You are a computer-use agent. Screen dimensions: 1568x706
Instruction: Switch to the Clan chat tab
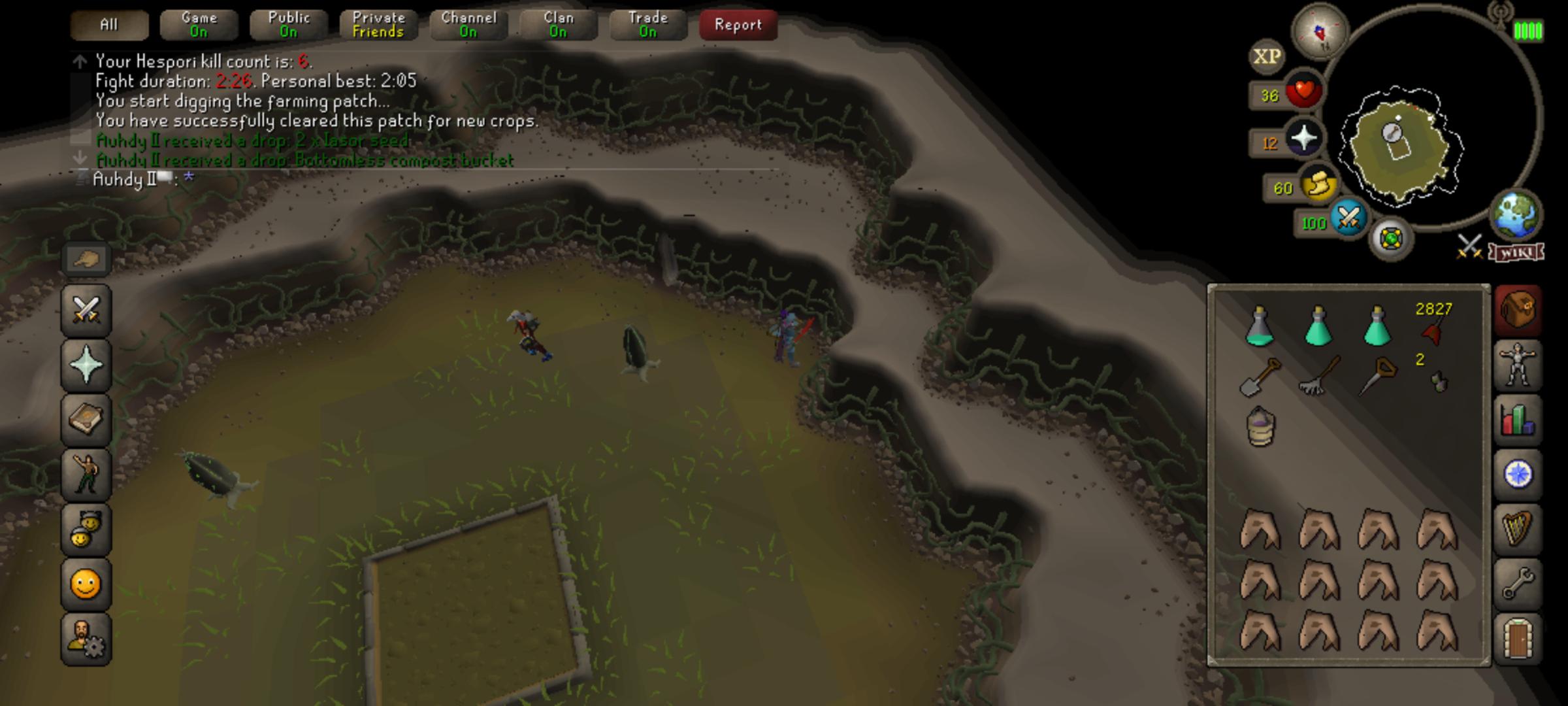tap(557, 24)
